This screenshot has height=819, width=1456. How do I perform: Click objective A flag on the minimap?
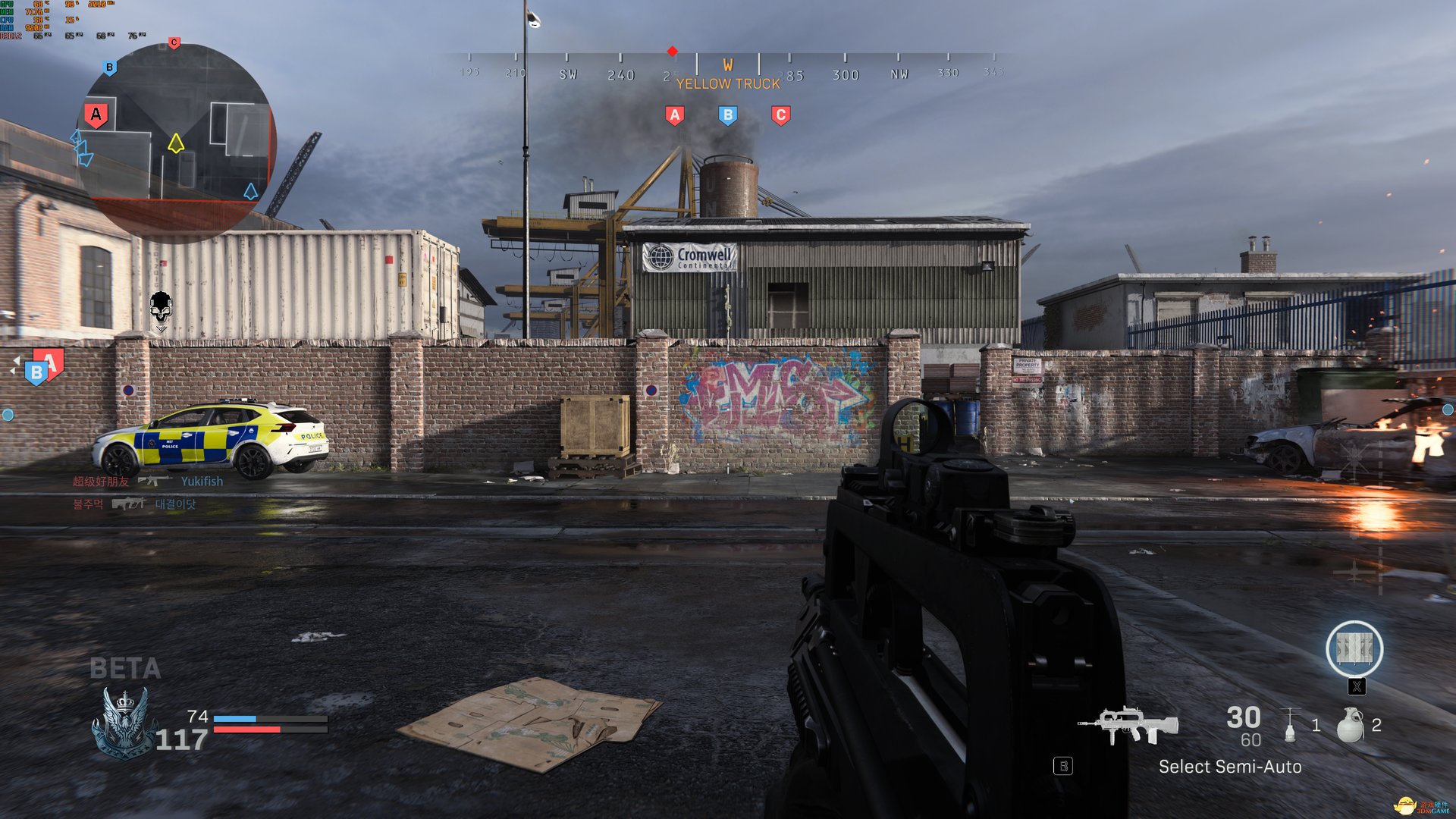(x=96, y=115)
